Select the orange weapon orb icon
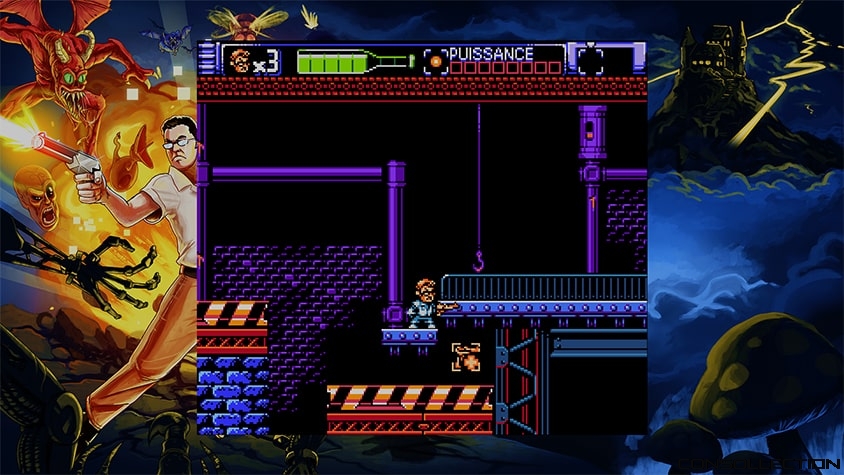This screenshot has height=475, width=844. (x=435, y=61)
